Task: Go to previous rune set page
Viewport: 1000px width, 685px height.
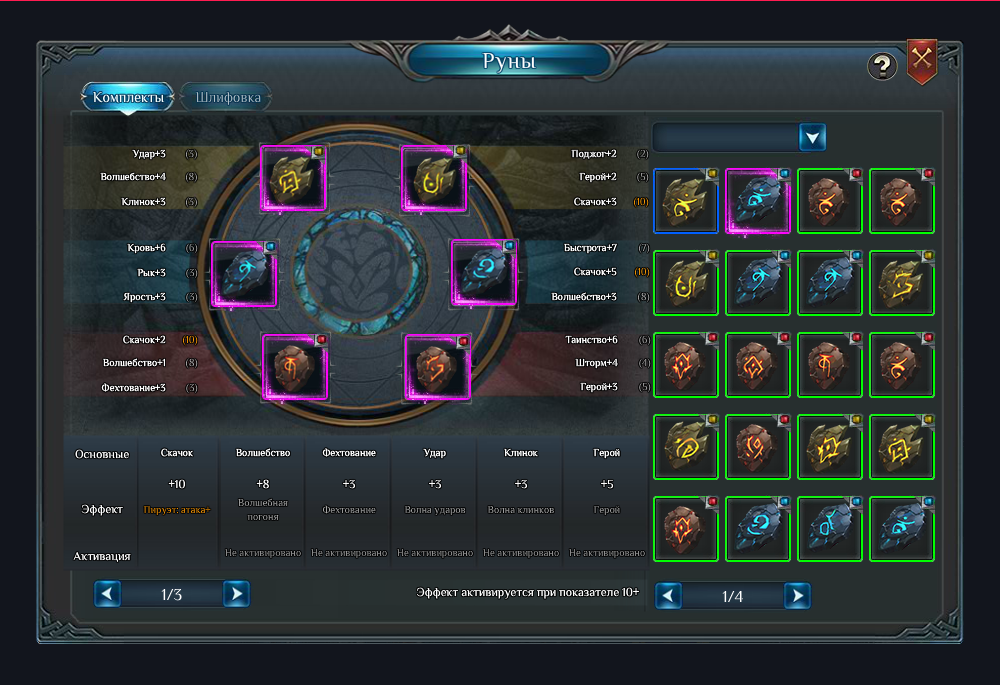Action: (108, 594)
